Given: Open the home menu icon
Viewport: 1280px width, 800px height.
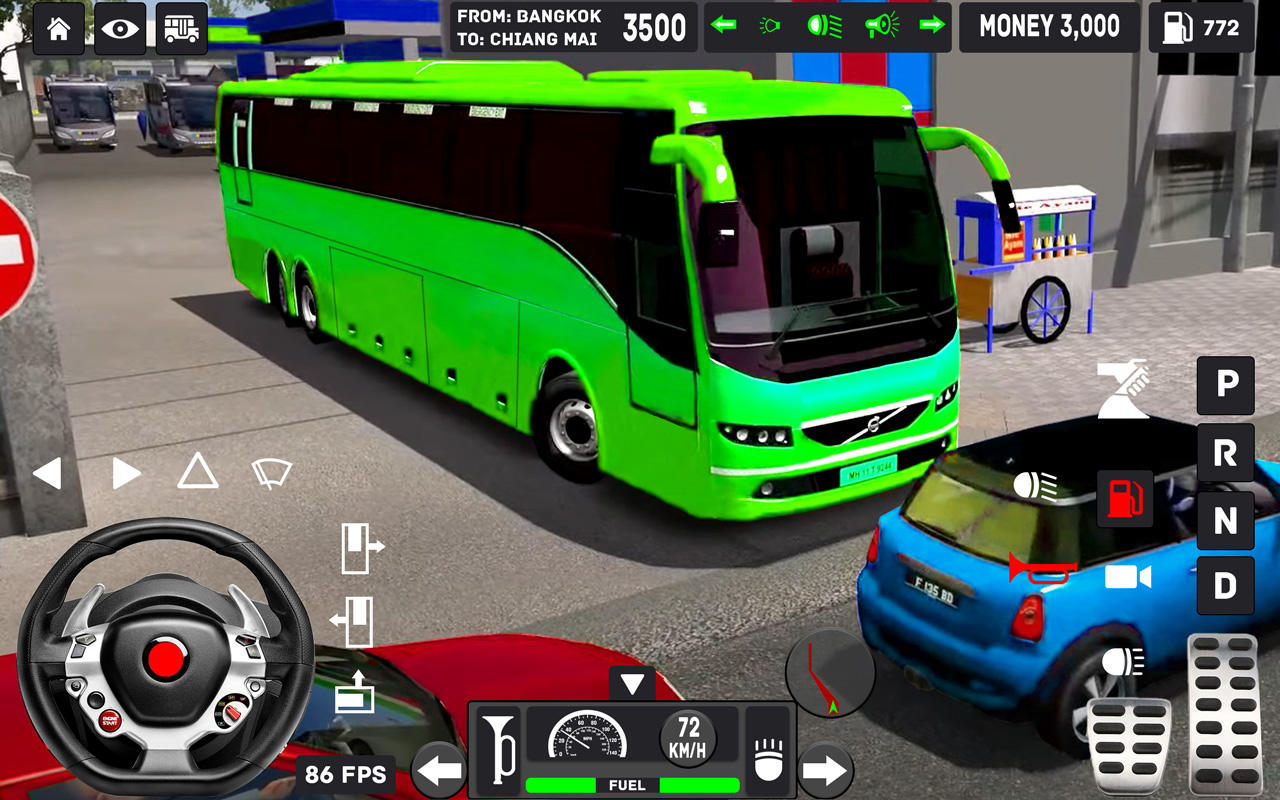Looking at the screenshot, I should (57, 27).
